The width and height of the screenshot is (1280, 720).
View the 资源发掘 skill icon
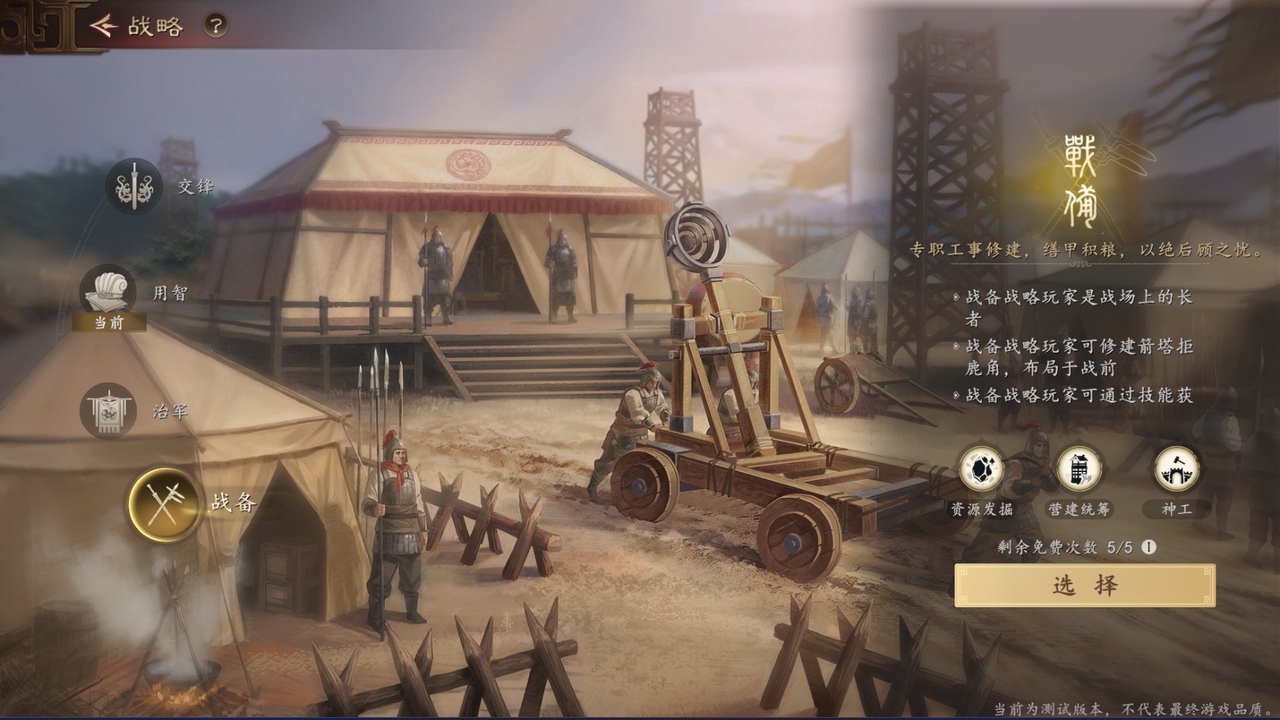tap(981, 469)
